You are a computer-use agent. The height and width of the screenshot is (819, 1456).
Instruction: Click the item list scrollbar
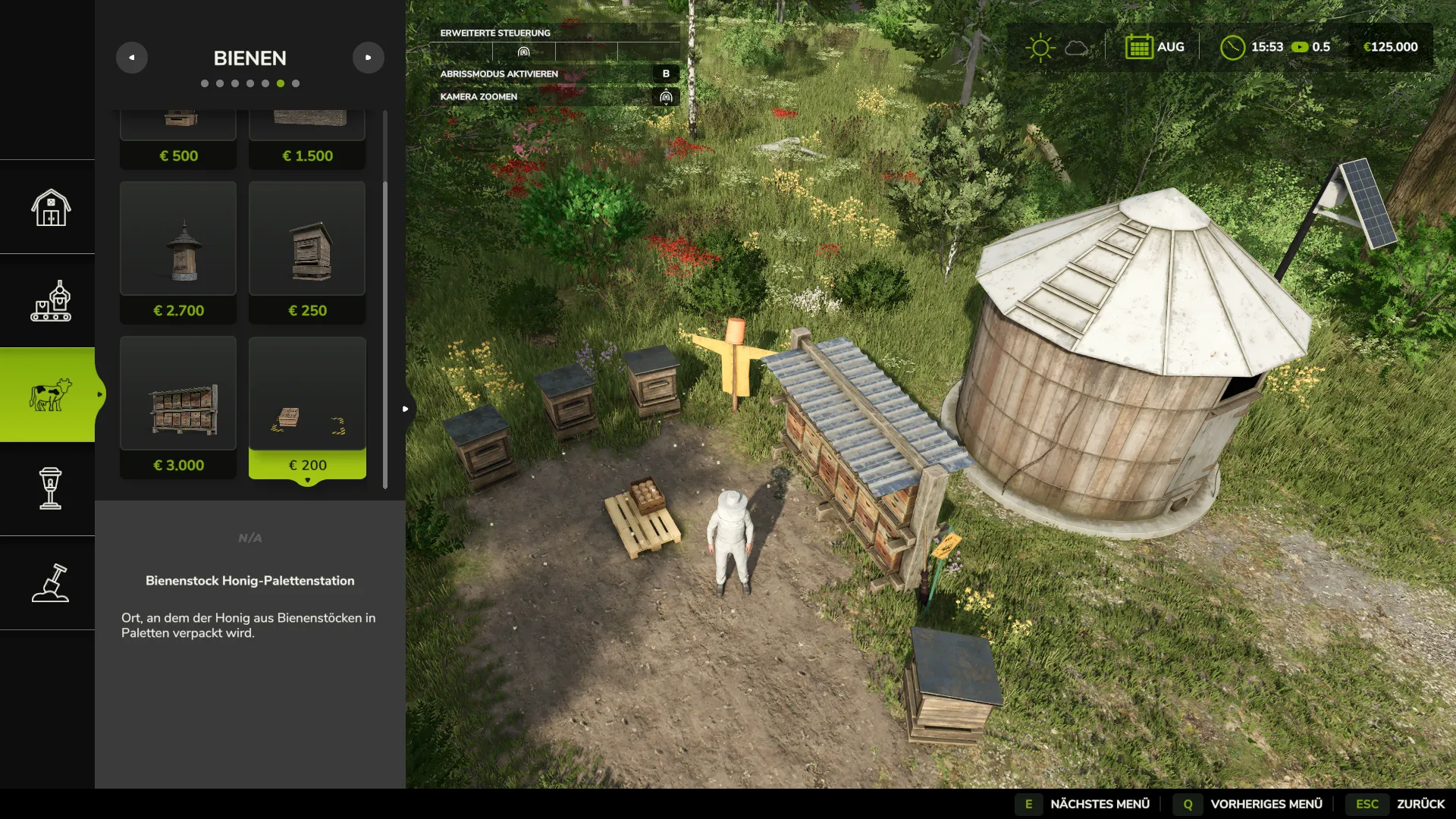[x=385, y=334]
